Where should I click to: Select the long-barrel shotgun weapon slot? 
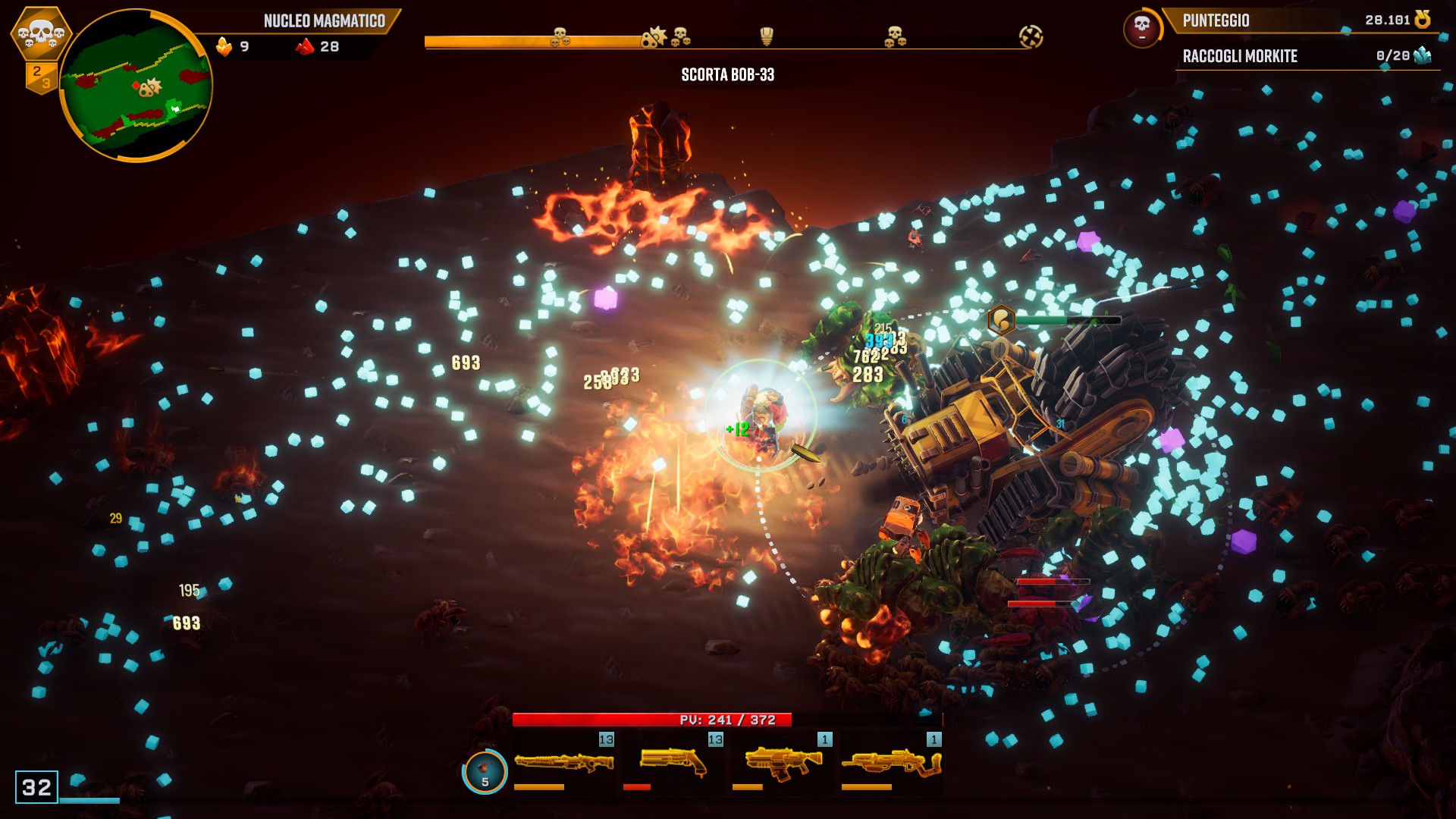click(x=564, y=762)
